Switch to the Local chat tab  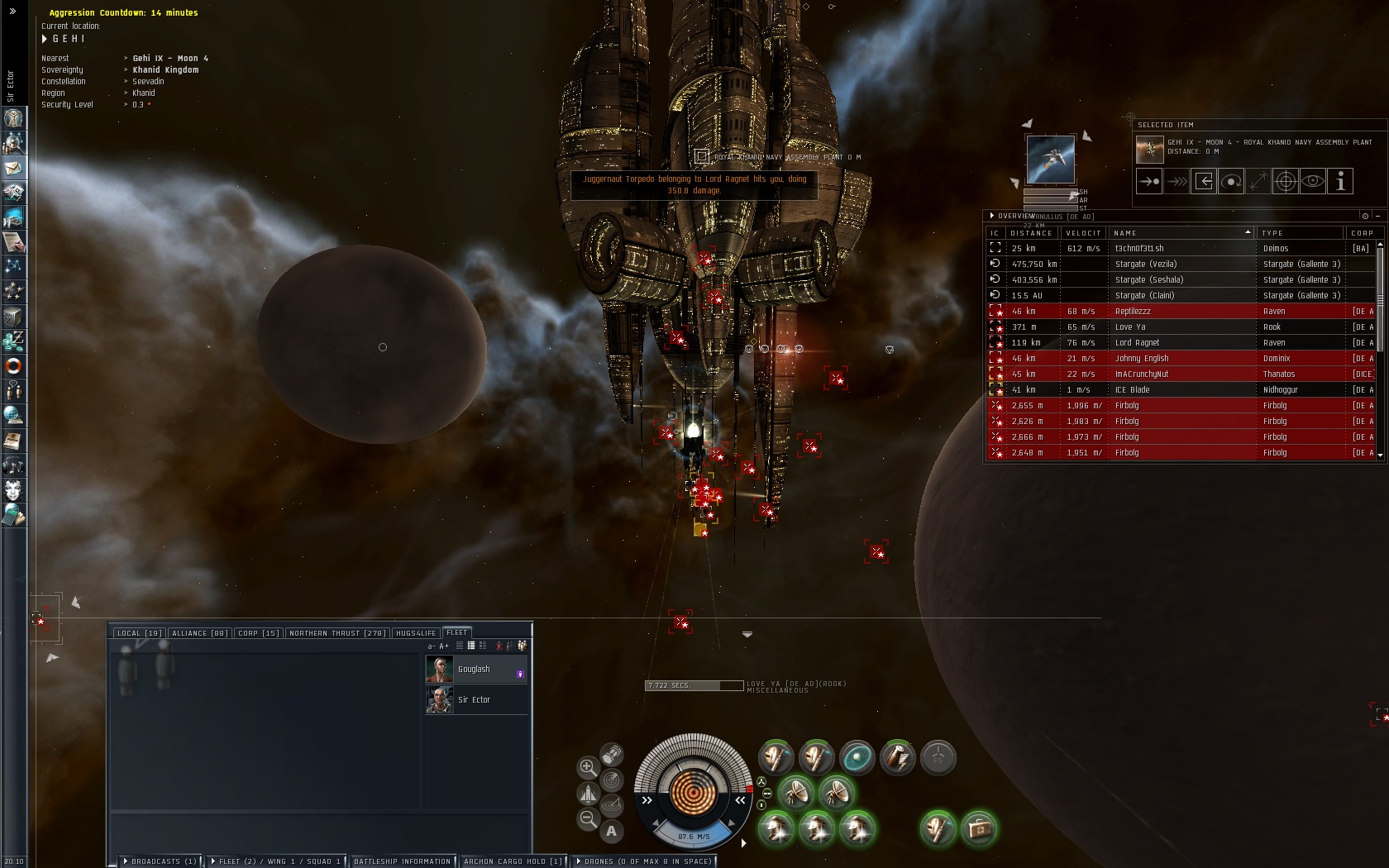tap(139, 633)
